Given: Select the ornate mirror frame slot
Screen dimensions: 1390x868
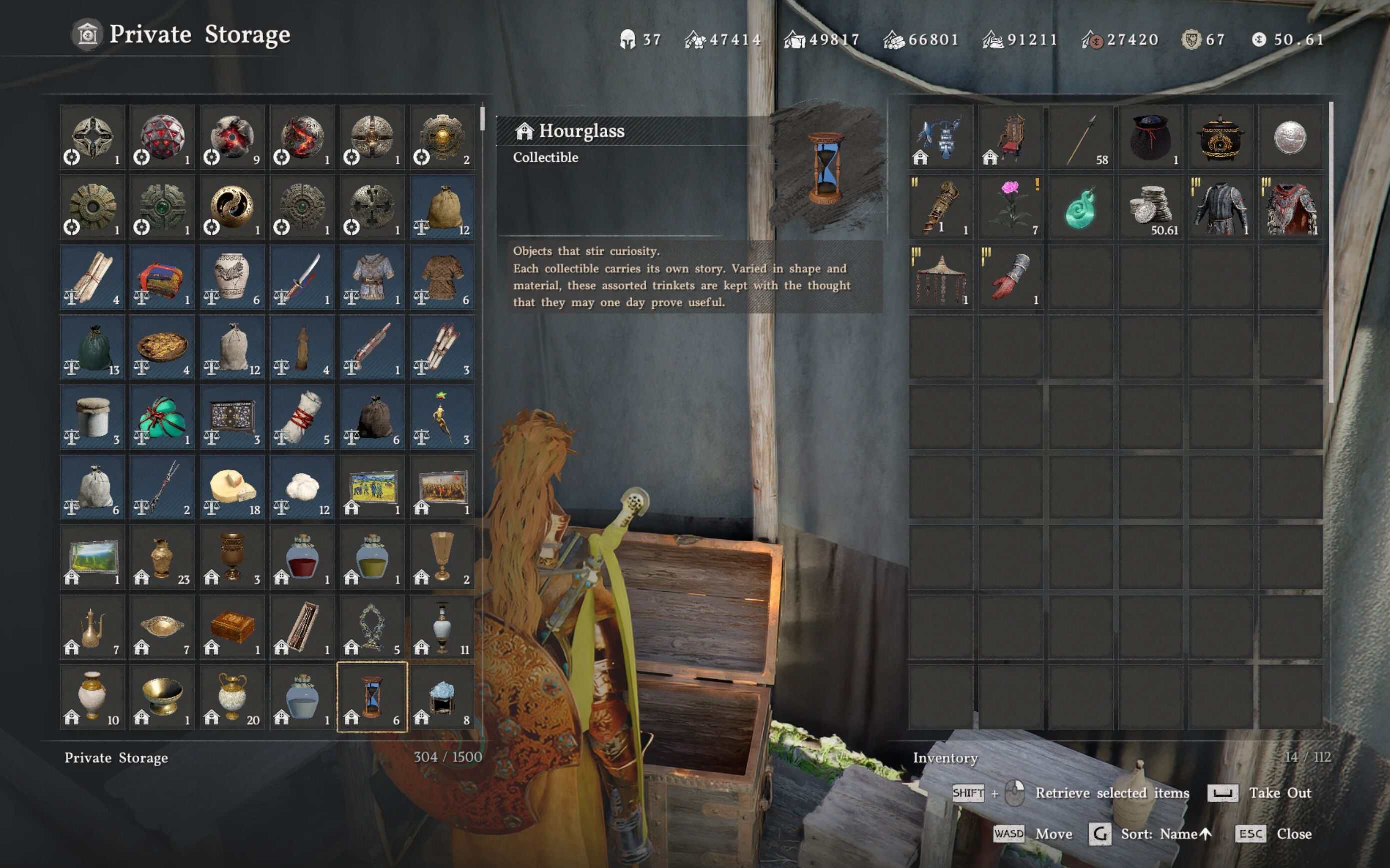Looking at the screenshot, I should pos(372,627).
